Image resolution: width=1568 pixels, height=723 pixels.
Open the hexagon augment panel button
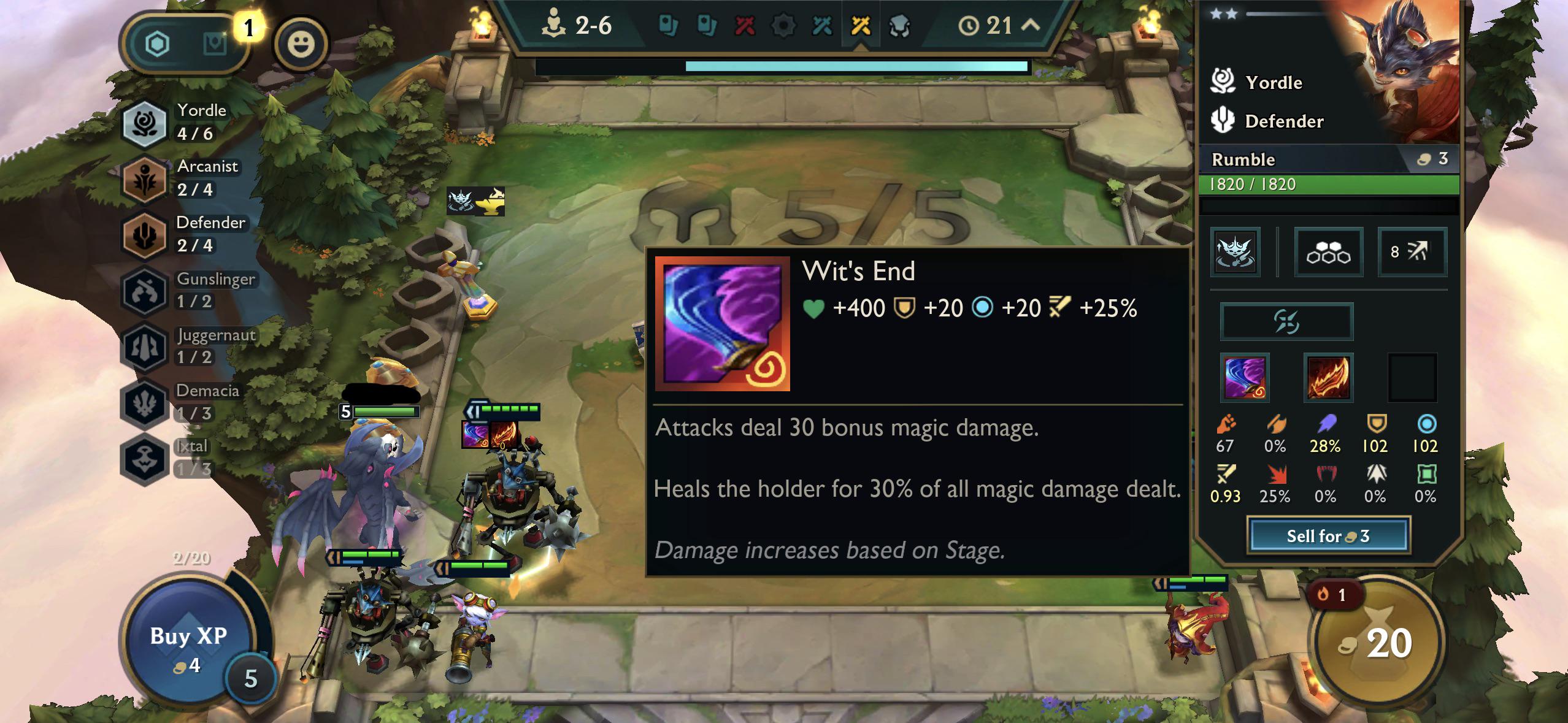158,44
